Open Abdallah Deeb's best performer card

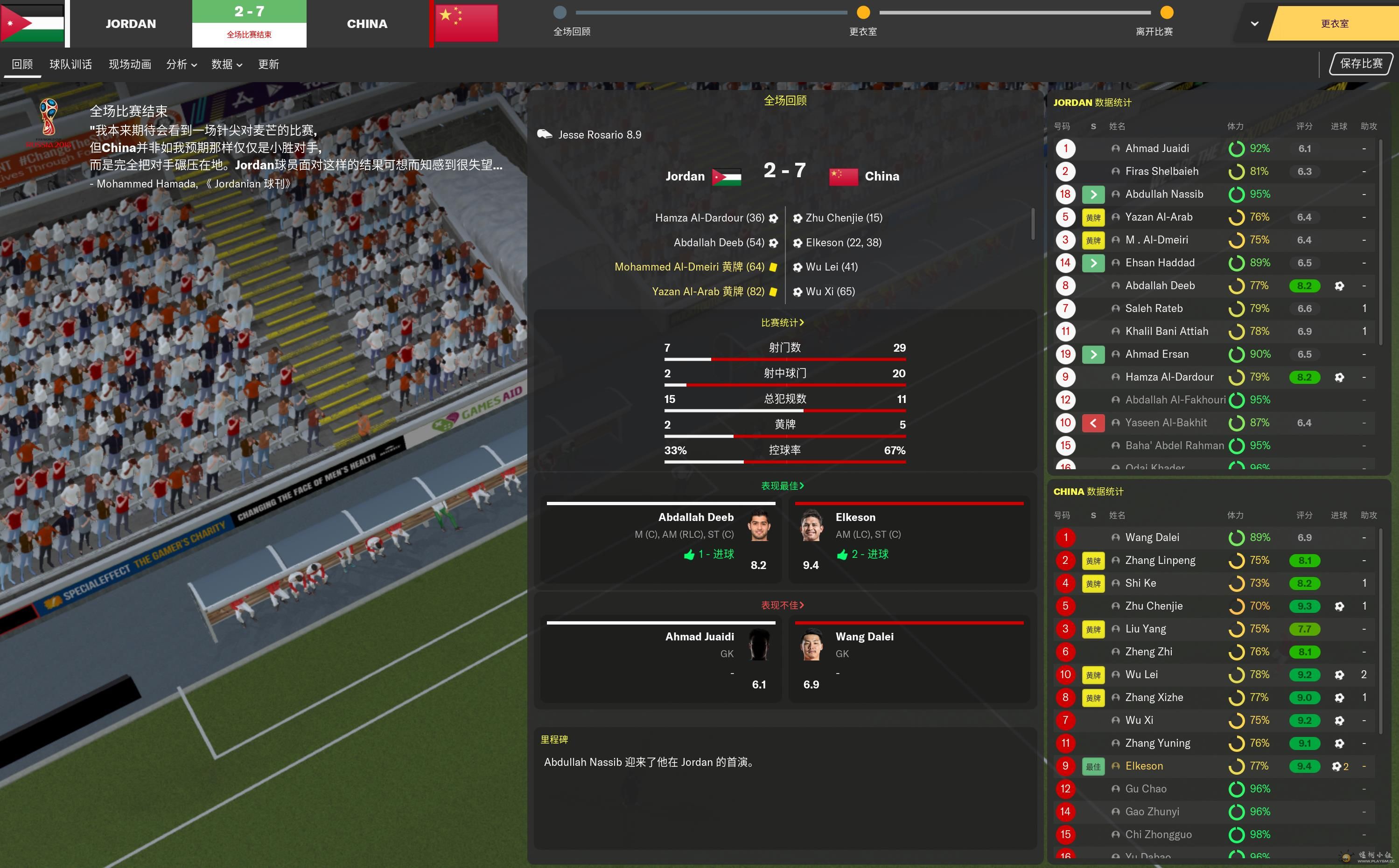tap(695, 517)
